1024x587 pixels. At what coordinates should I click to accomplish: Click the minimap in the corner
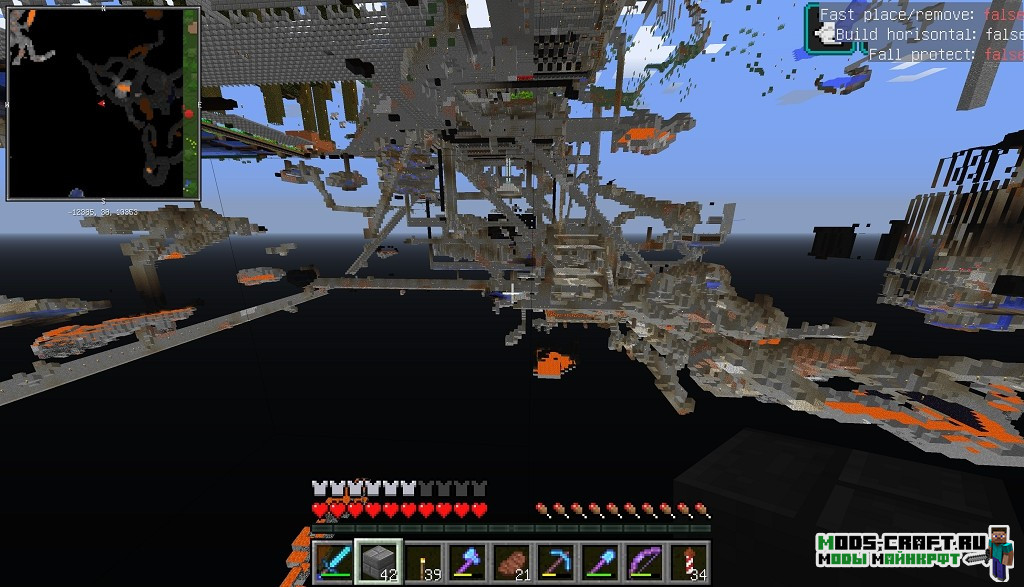(x=103, y=103)
